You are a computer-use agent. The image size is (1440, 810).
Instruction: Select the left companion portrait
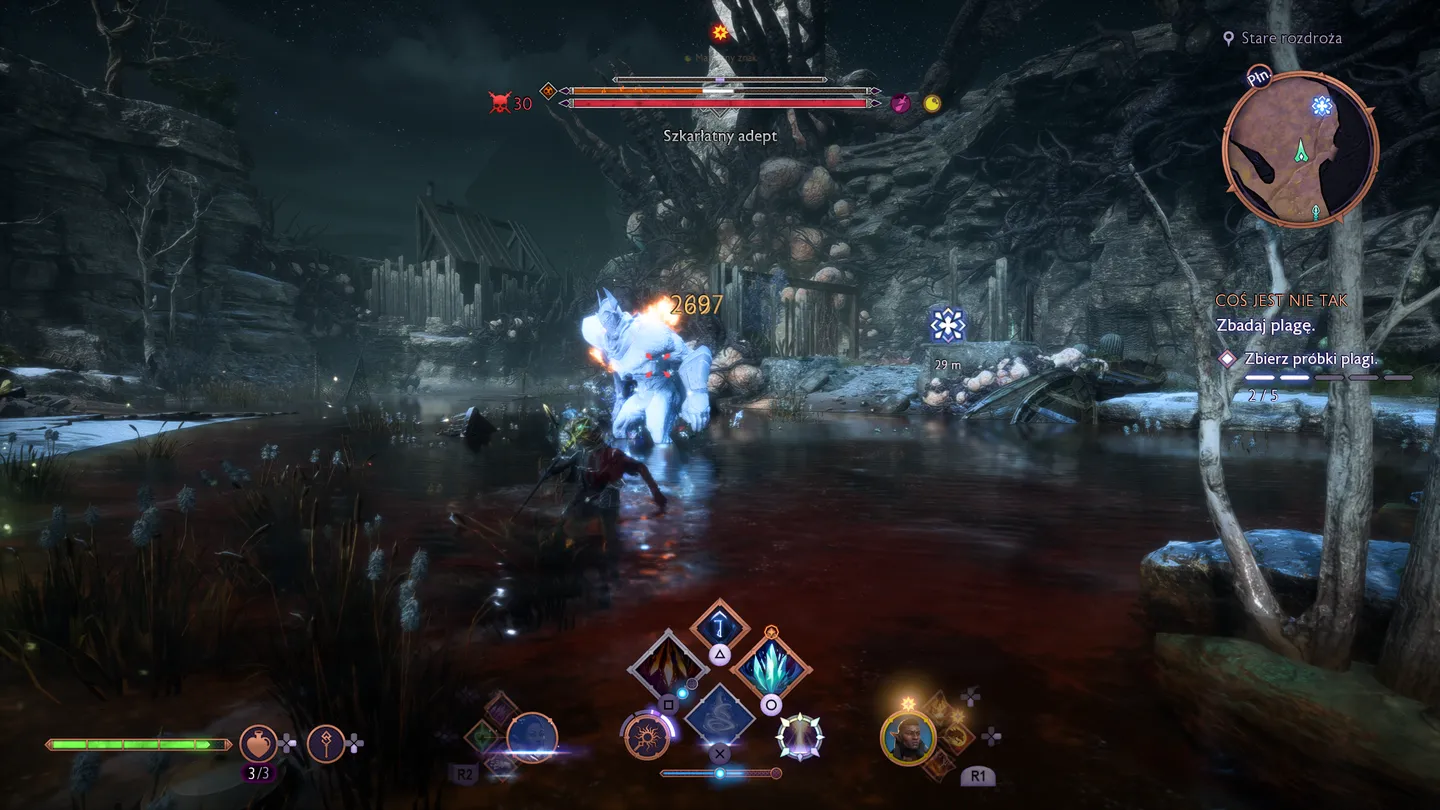point(532,738)
